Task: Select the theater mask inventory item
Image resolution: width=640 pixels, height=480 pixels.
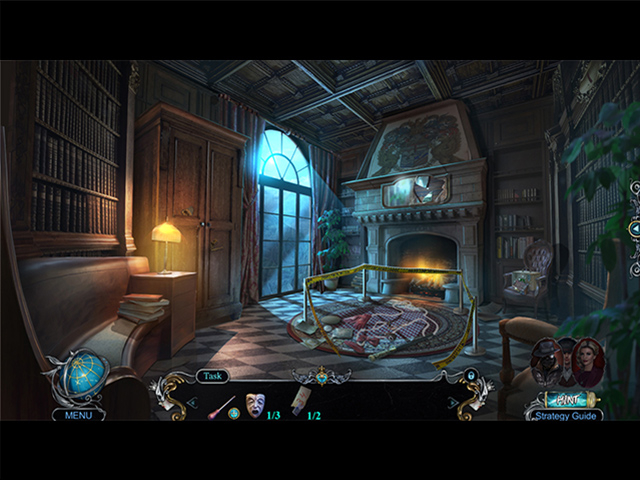Action: point(254,405)
